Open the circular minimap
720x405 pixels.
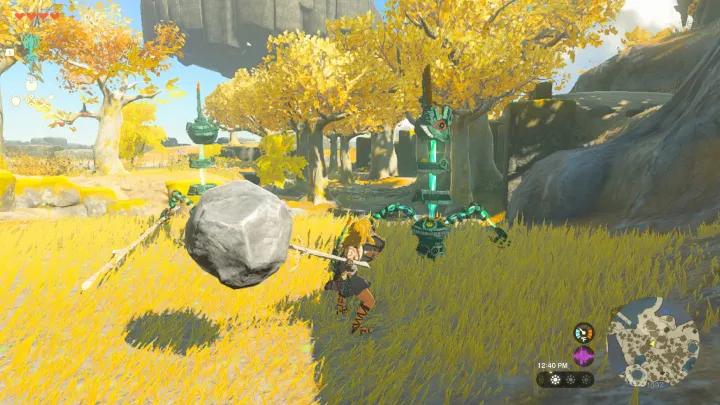[x=653, y=343]
